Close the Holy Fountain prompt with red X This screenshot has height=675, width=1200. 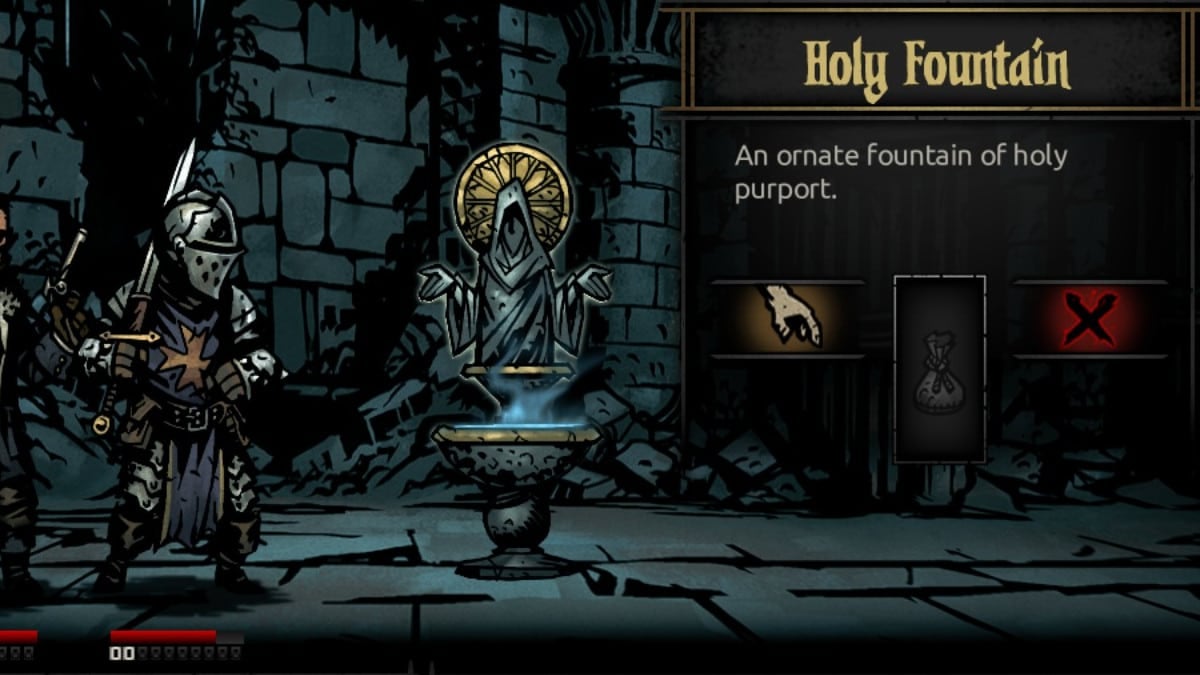pyautogui.click(x=1090, y=319)
